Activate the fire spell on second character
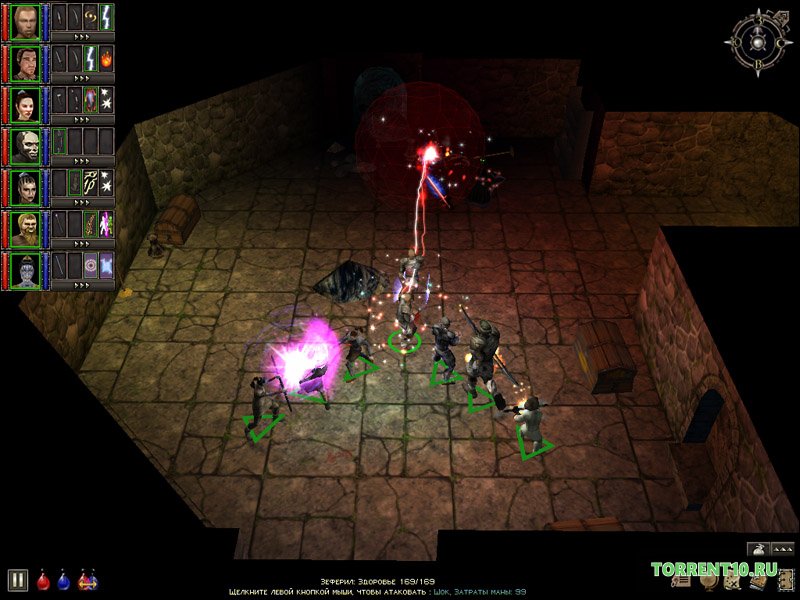 106,55
